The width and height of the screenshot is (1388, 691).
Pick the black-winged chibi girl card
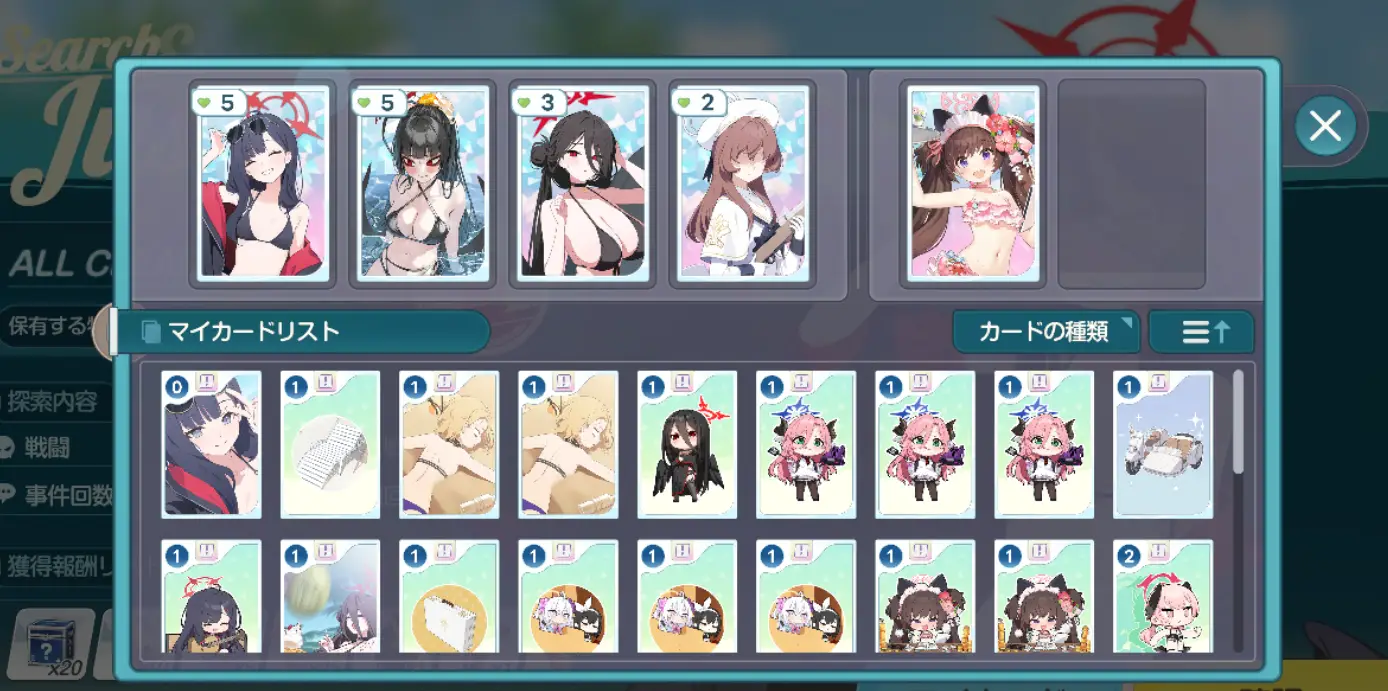tap(687, 444)
